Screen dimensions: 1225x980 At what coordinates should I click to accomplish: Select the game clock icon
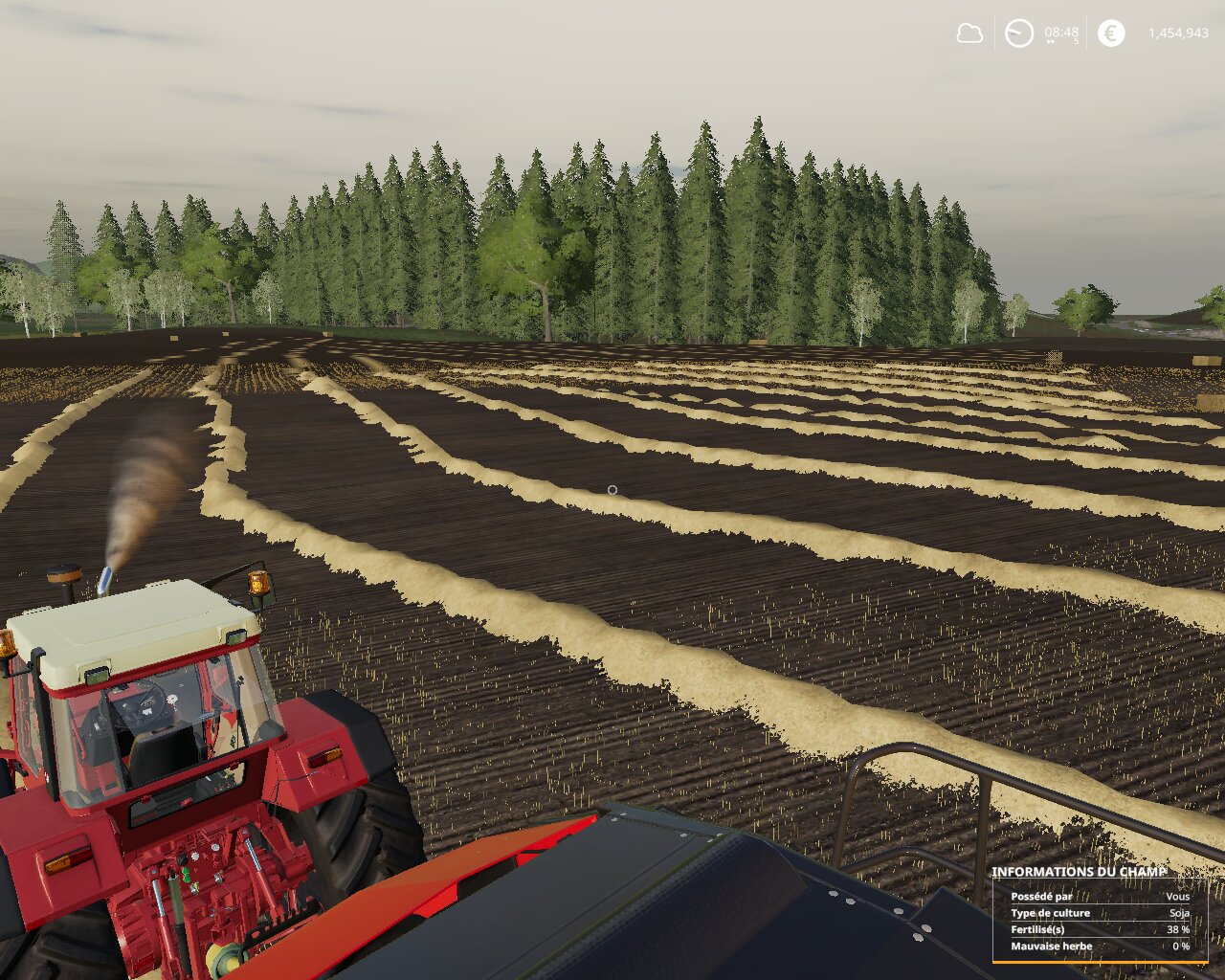pyautogui.click(x=1019, y=33)
